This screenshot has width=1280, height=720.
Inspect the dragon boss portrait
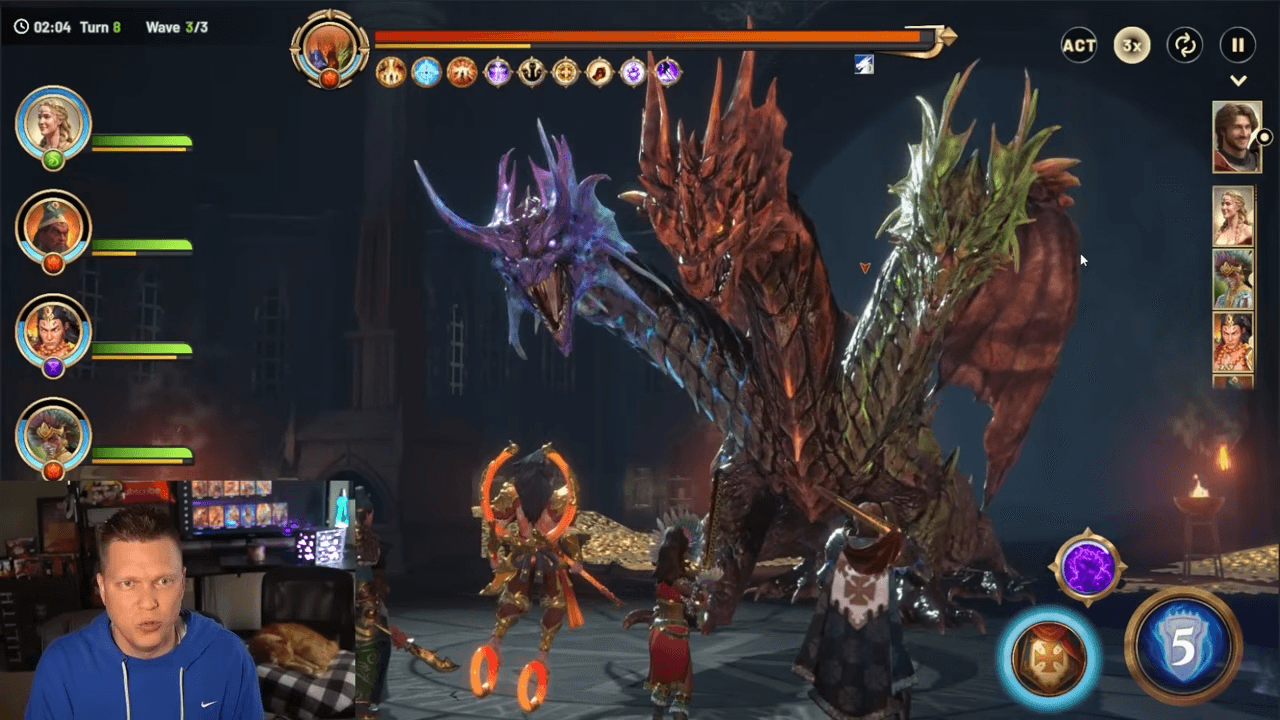coord(330,47)
